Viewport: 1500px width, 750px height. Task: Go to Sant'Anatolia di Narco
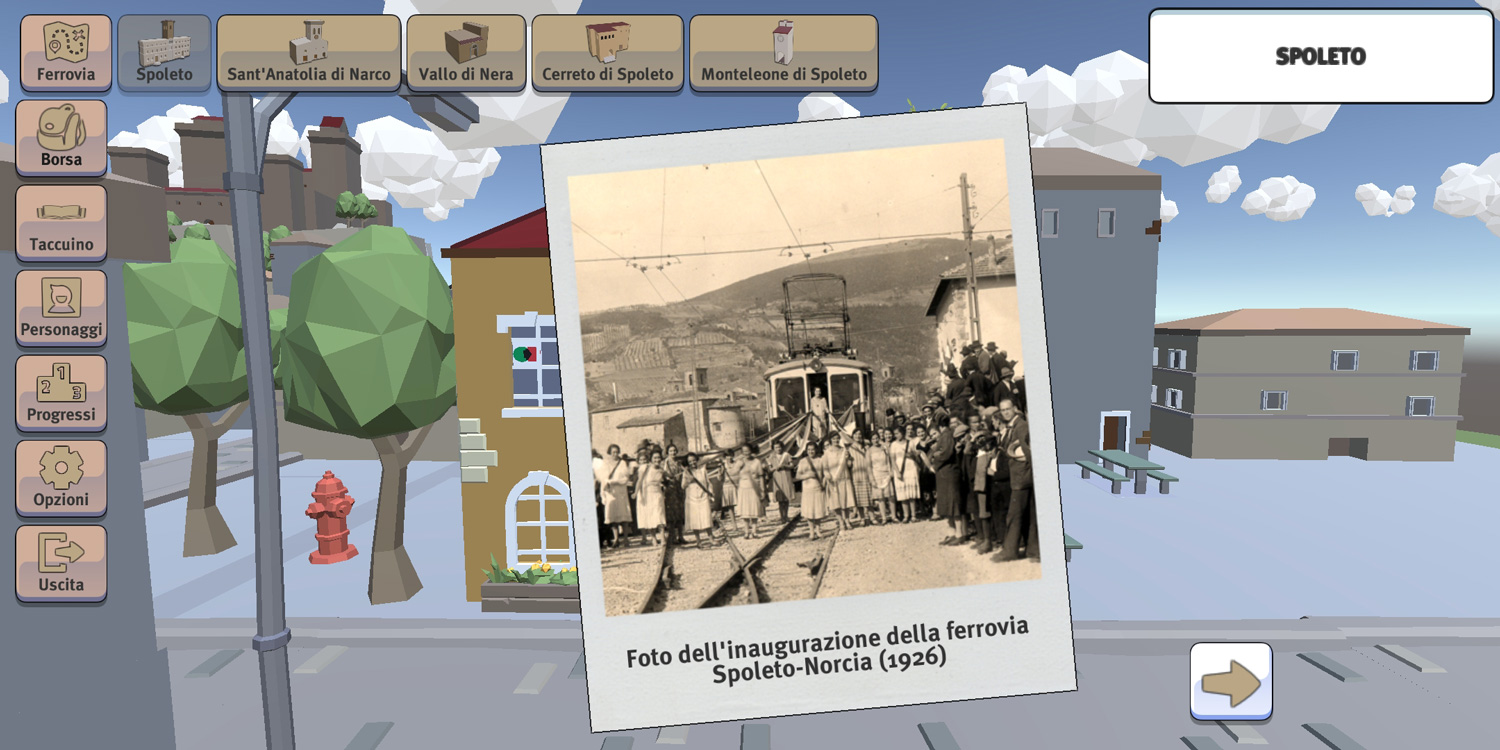308,52
